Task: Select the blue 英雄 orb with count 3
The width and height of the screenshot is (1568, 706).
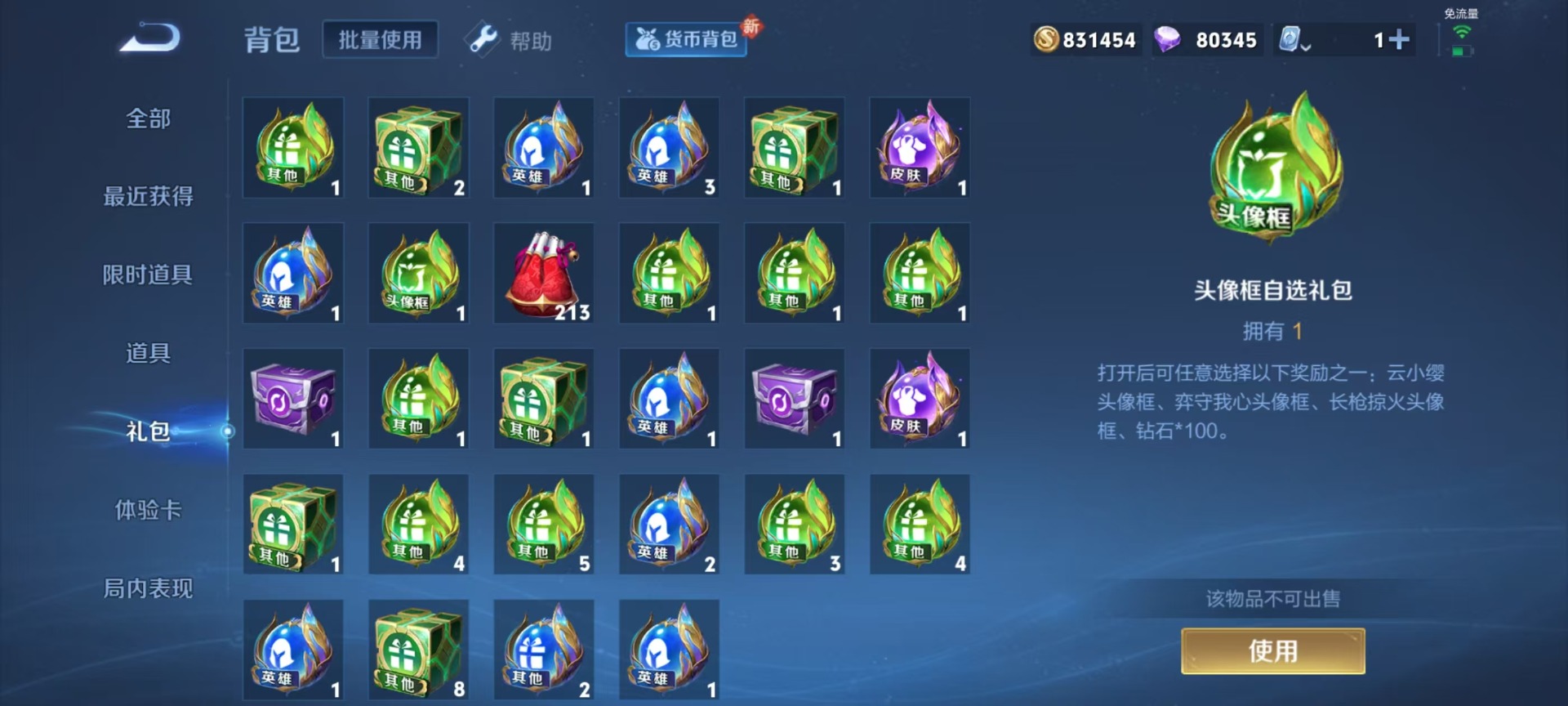Action: (x=669, y=148)
